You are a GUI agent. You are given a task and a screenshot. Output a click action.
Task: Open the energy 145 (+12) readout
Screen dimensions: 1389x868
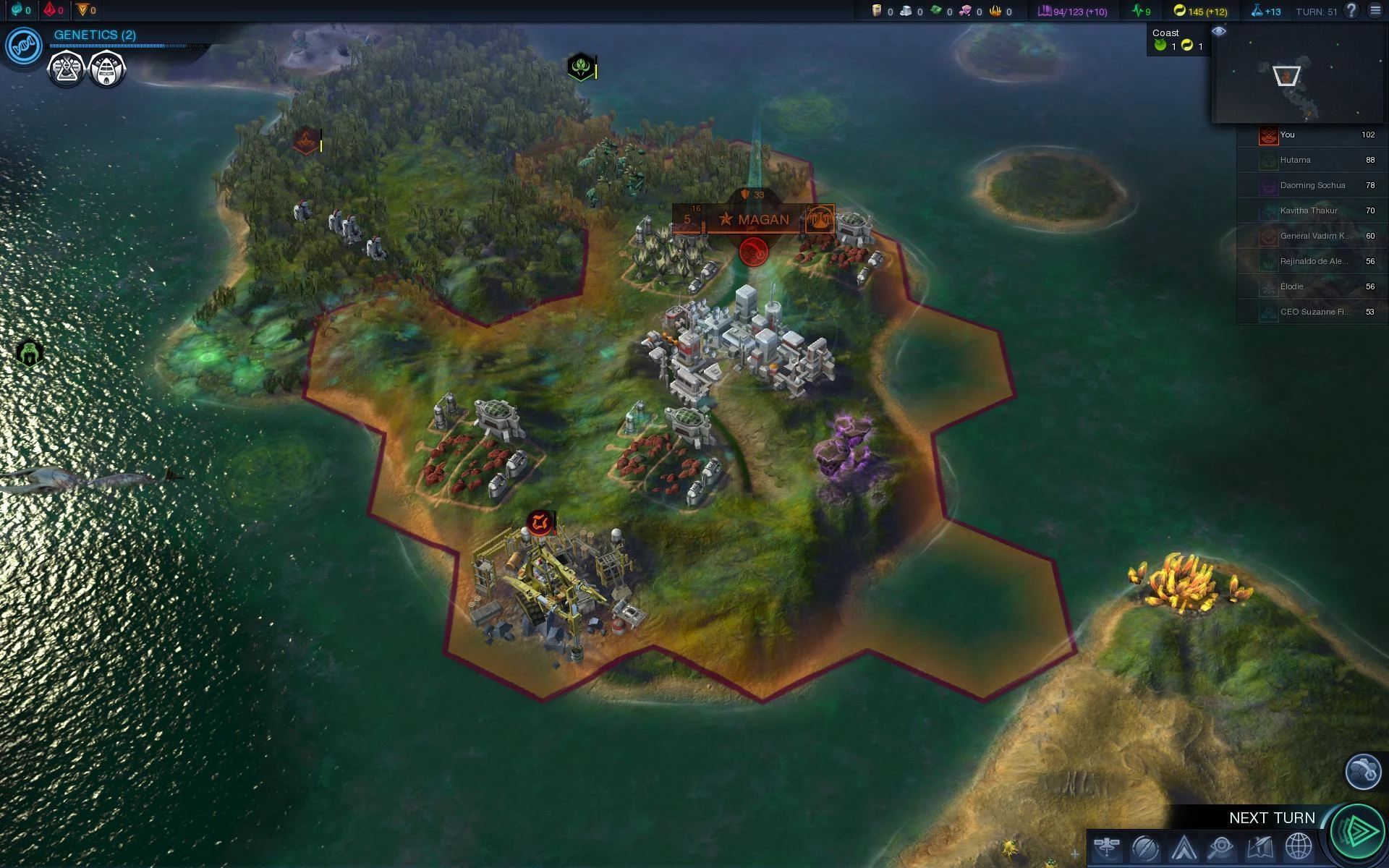coord(1199,11)
